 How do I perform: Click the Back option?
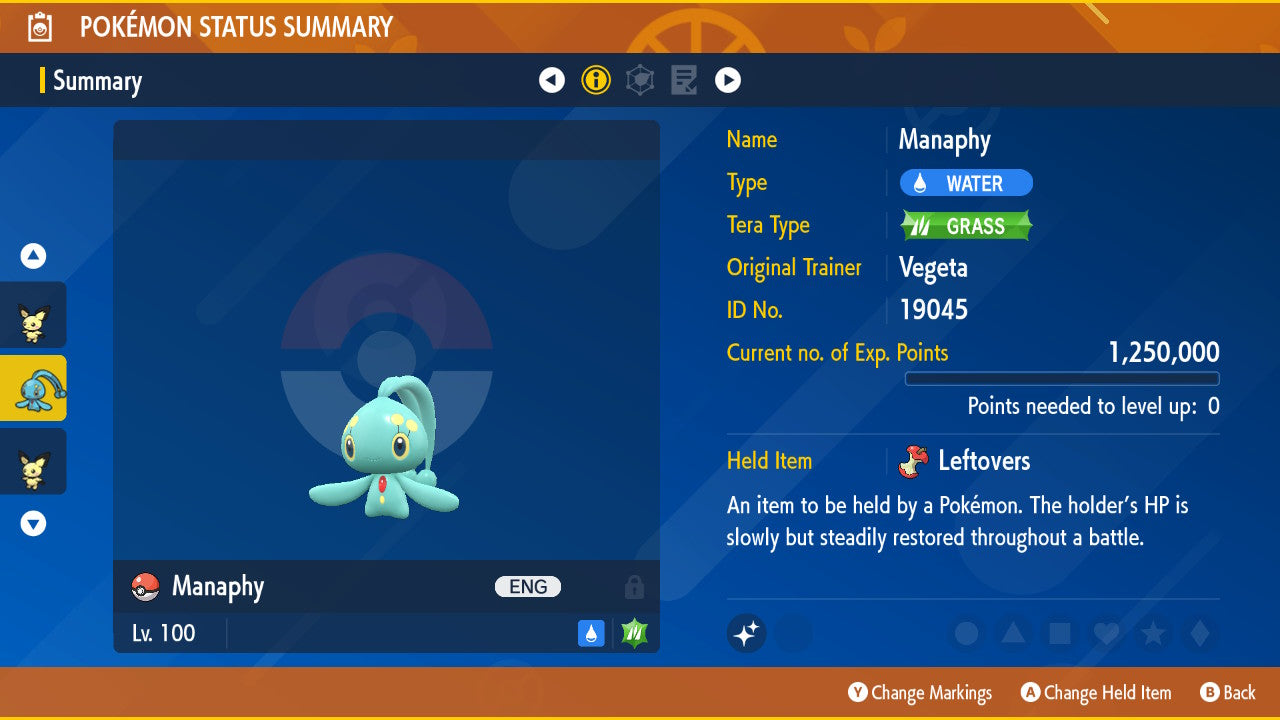(1227, 693)
